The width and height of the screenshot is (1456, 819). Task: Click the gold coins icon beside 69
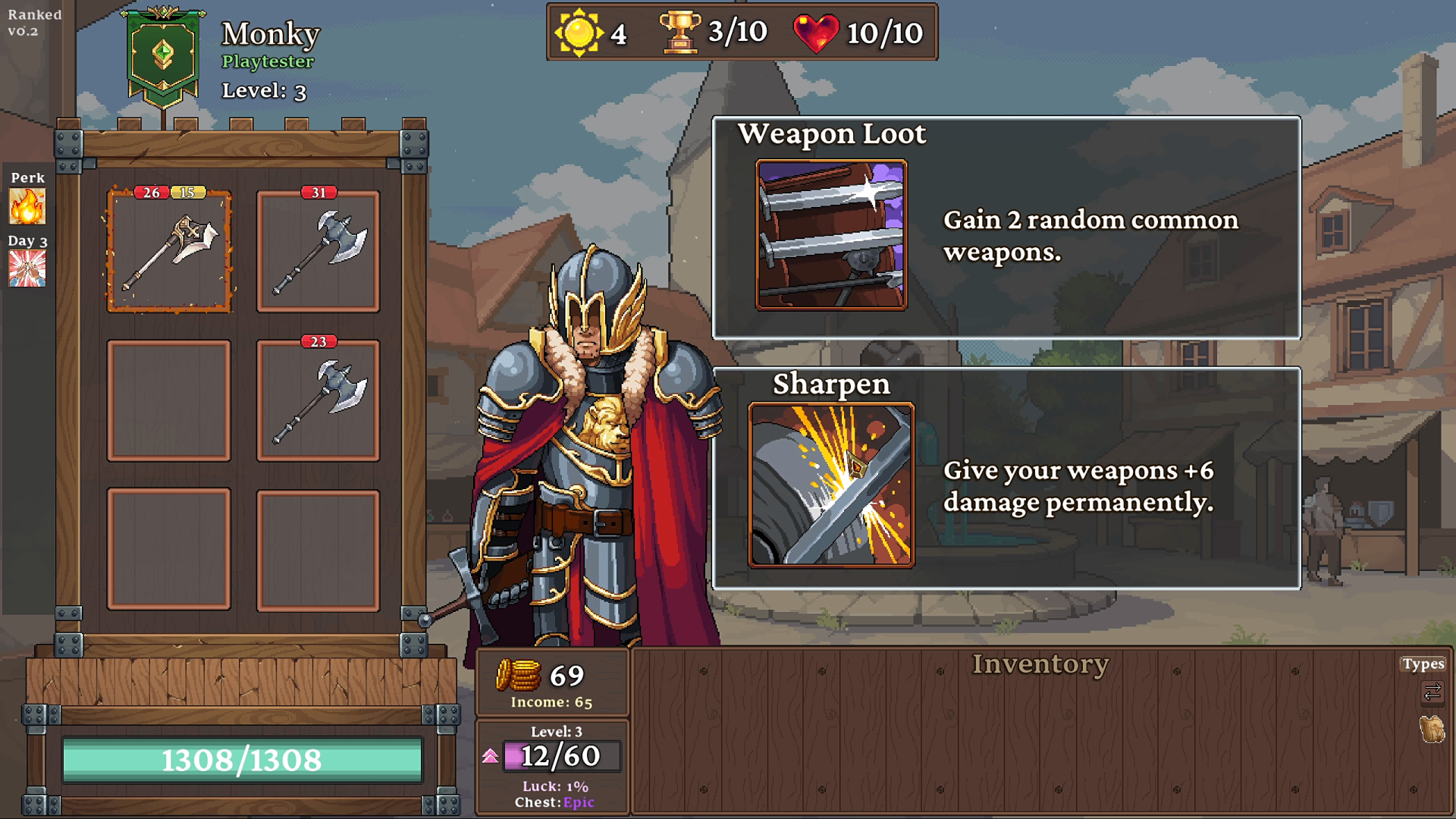click(x=519, y=675)
